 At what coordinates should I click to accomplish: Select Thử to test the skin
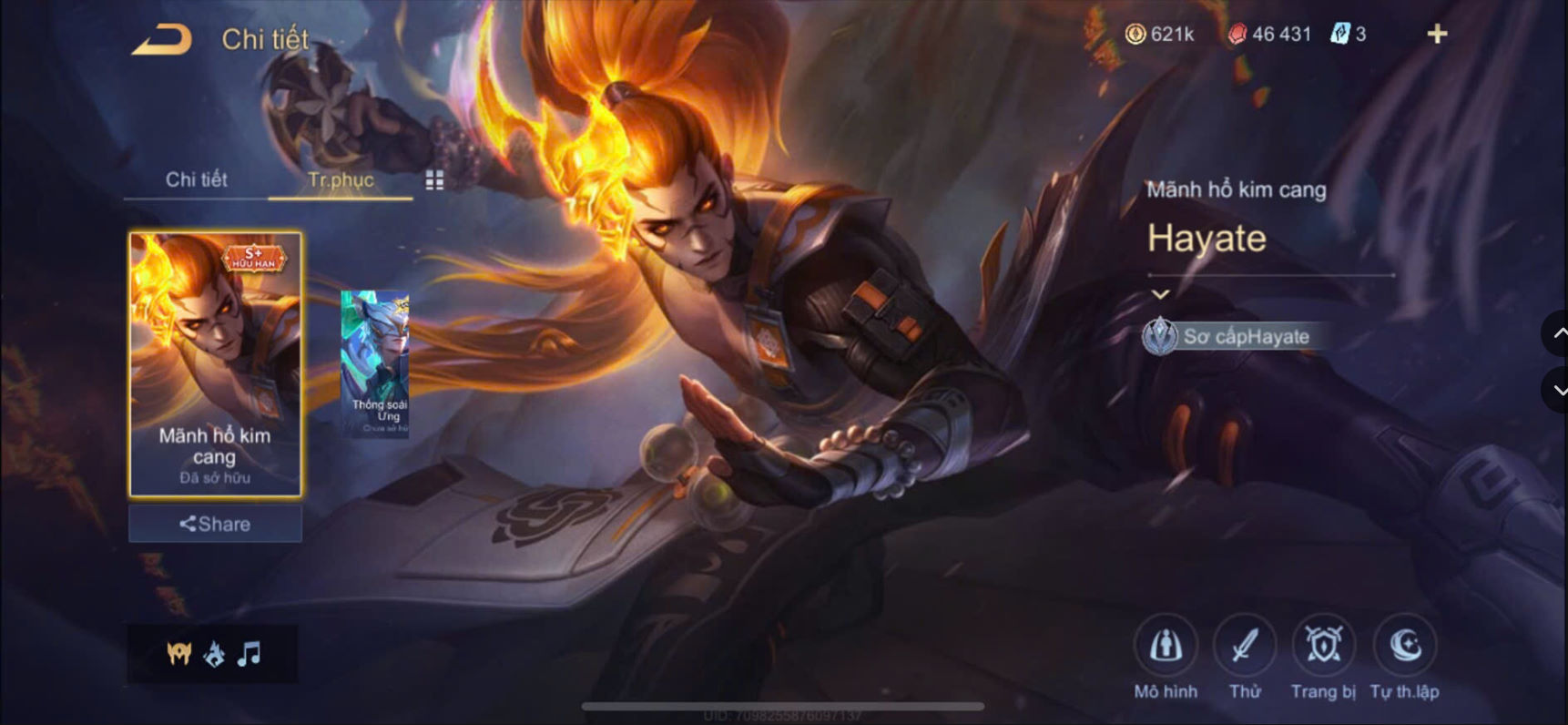[1244, 648]
